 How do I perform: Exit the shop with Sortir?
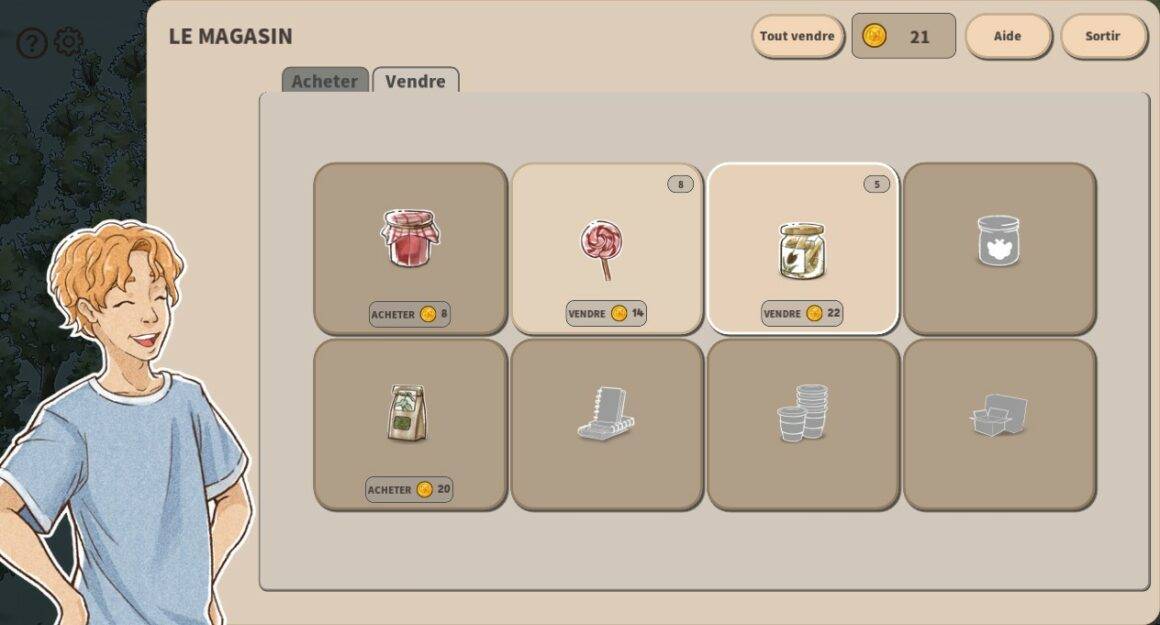coord(1102,36)
